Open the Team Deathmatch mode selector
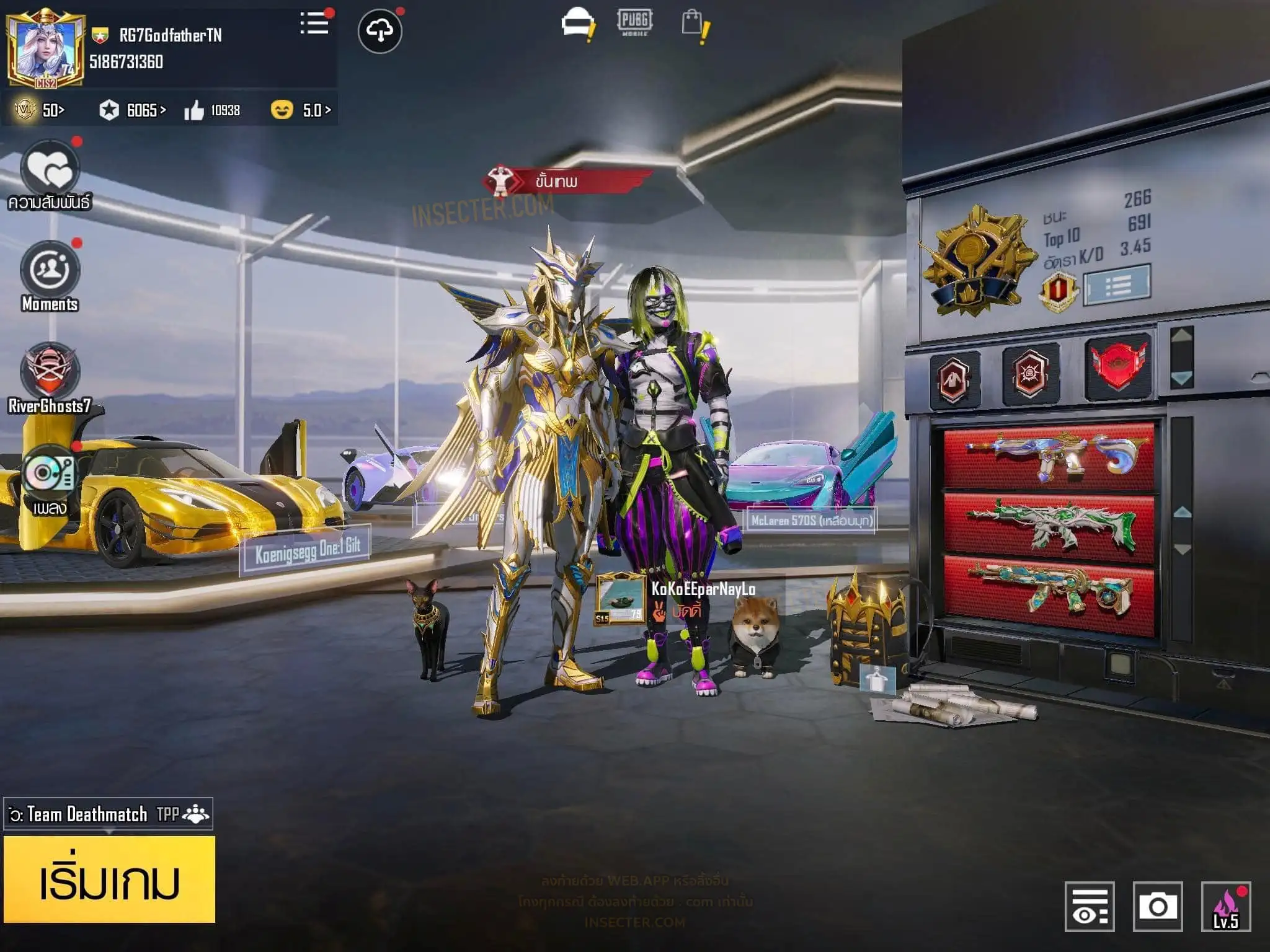This screenshot has height=952, width=1270. [109, 814]
